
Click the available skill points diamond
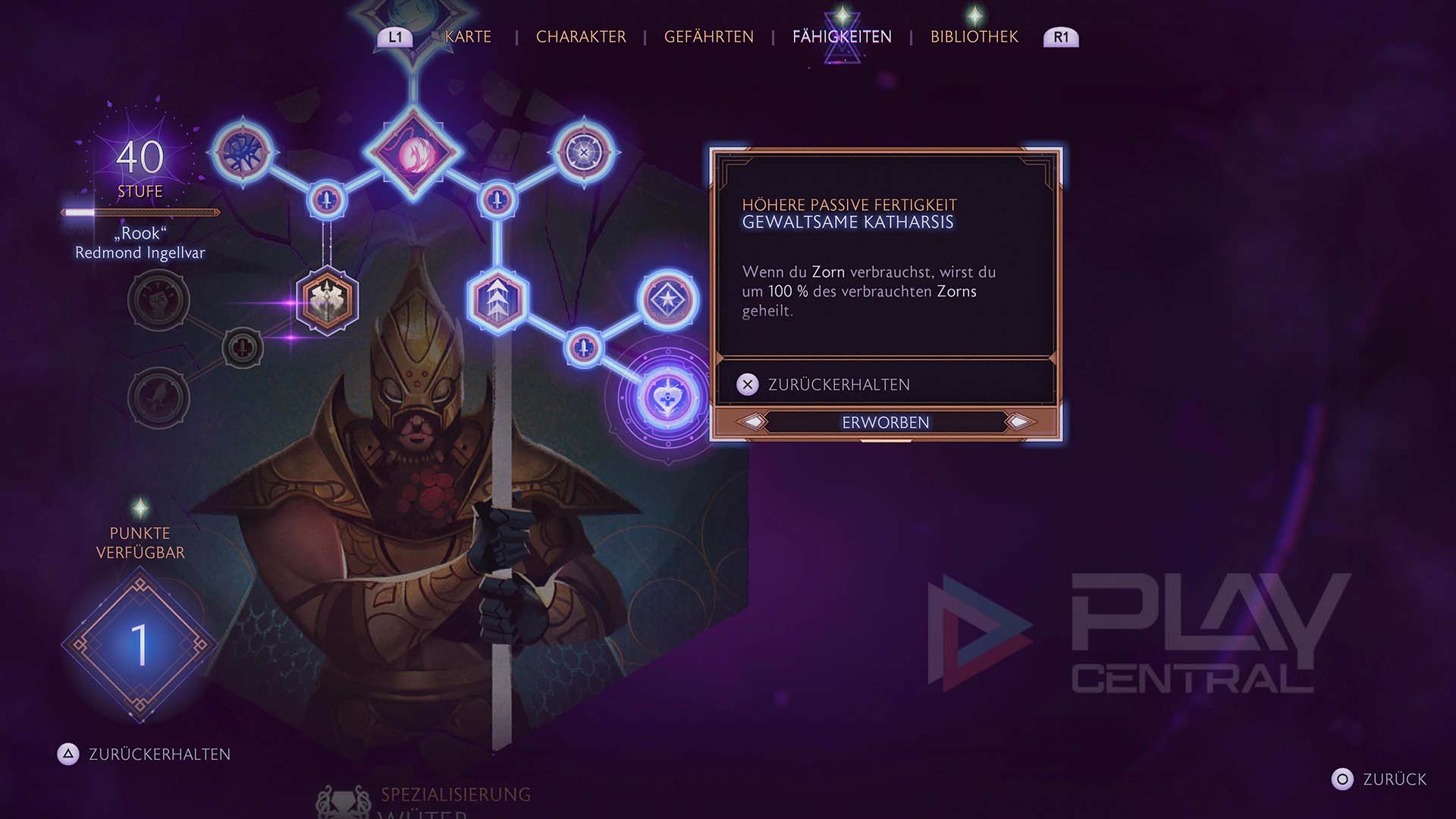140,645
